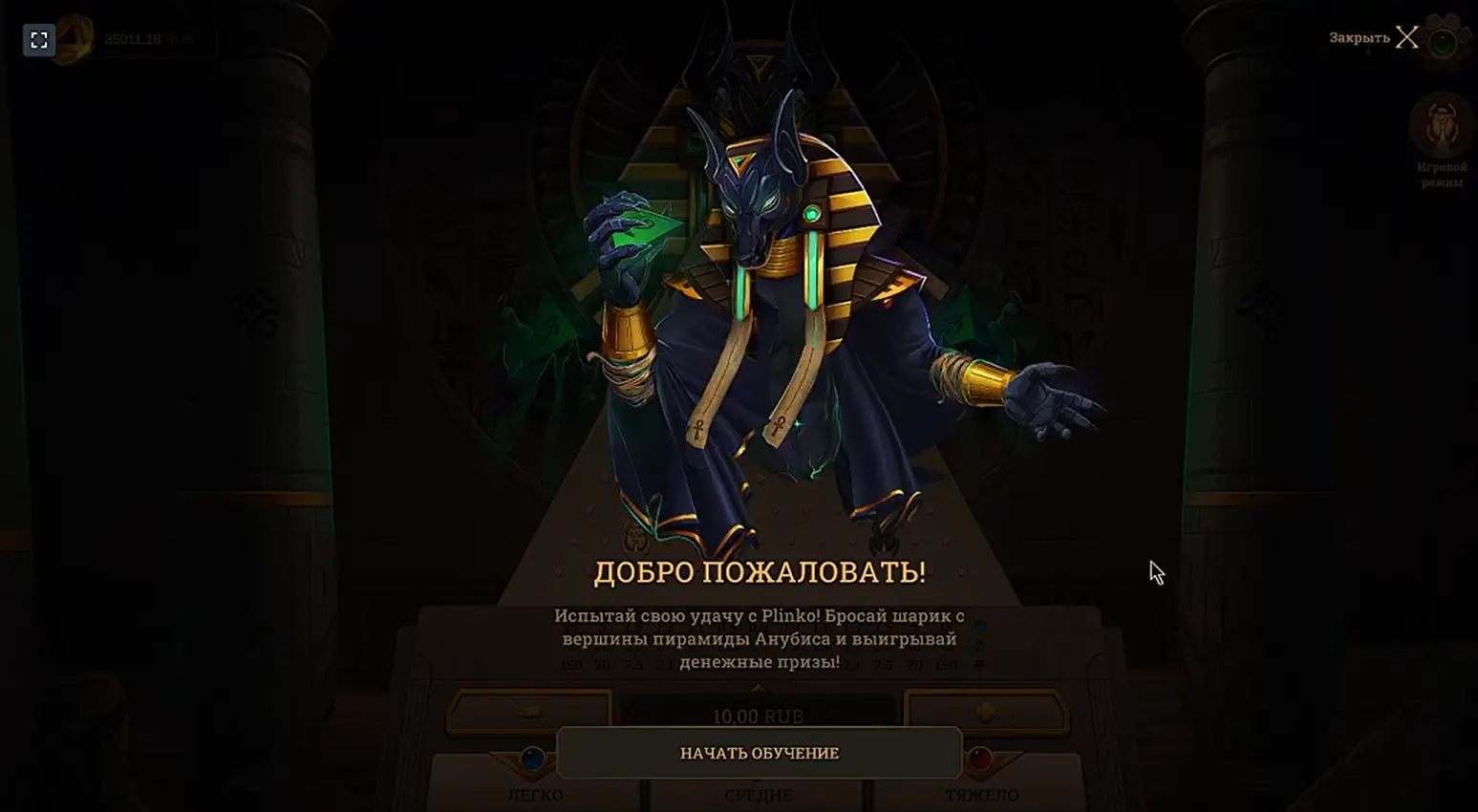Open the green risk level dot selector
Image resolution: width=1478 pixels, height=812 pixels.
[980, 645]
